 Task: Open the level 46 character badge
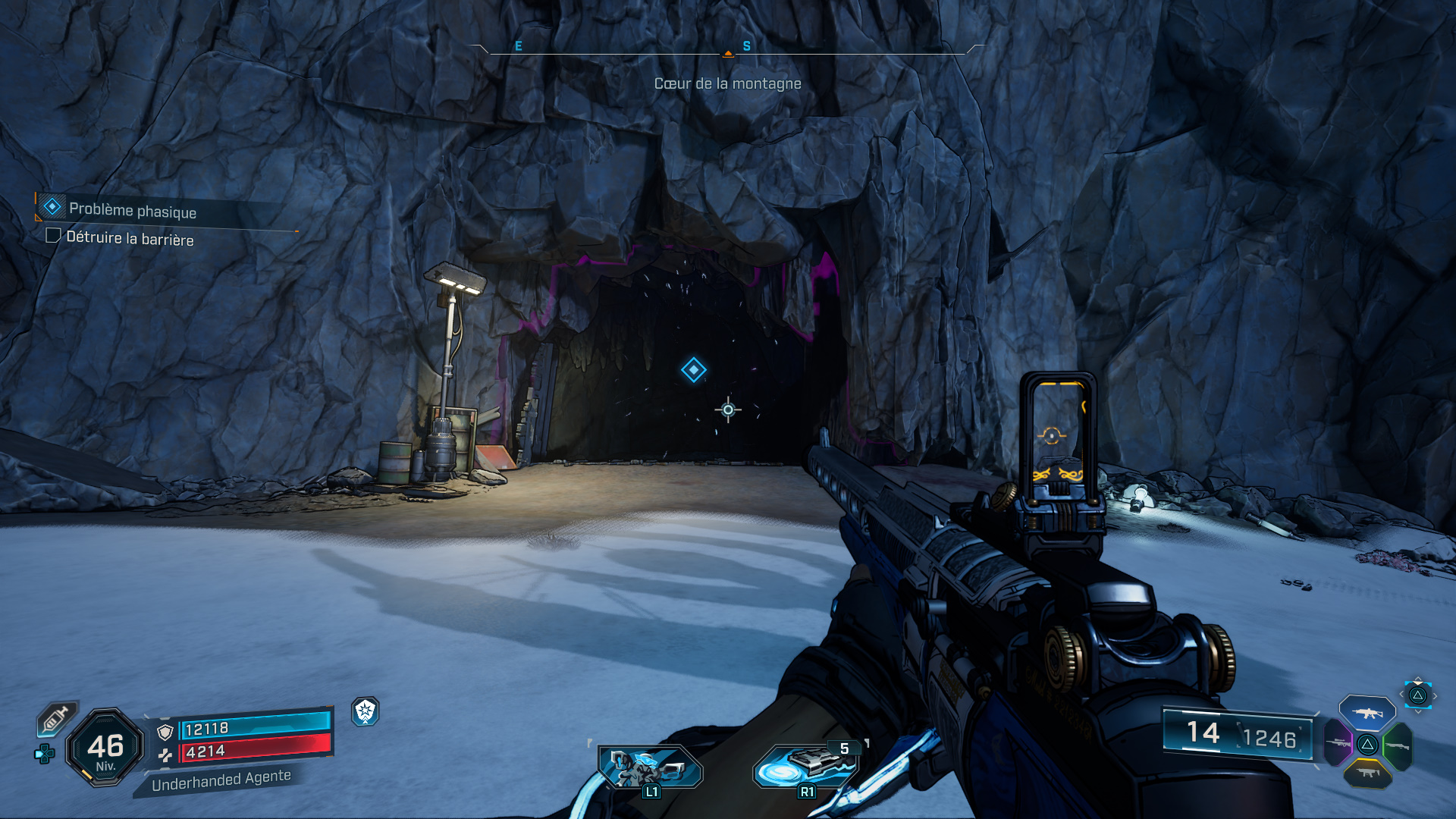pyautogui.click(x=105, y=748)
